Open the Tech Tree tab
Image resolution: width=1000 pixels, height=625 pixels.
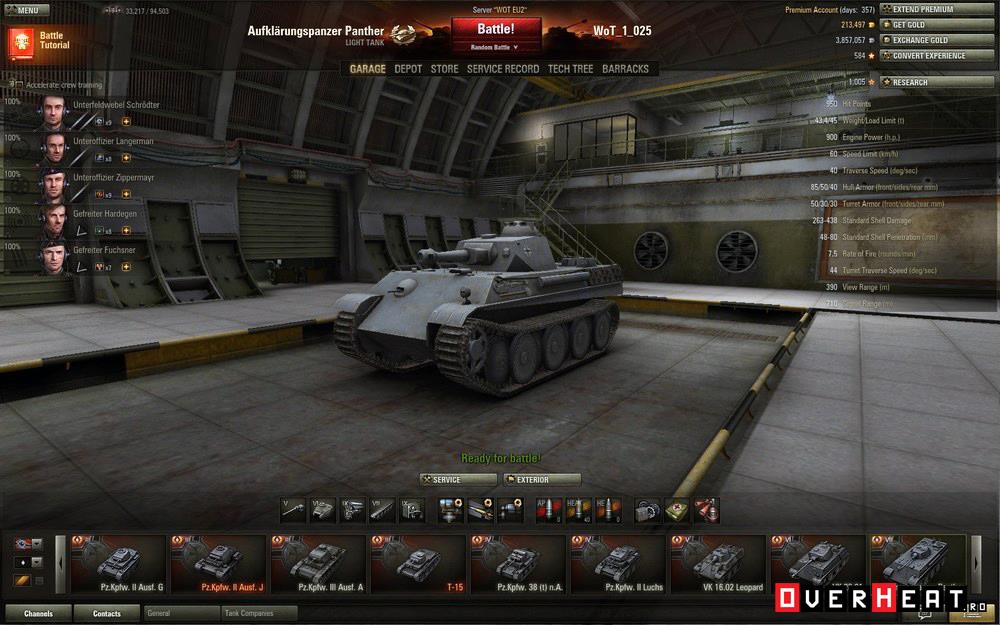point(570,69)
